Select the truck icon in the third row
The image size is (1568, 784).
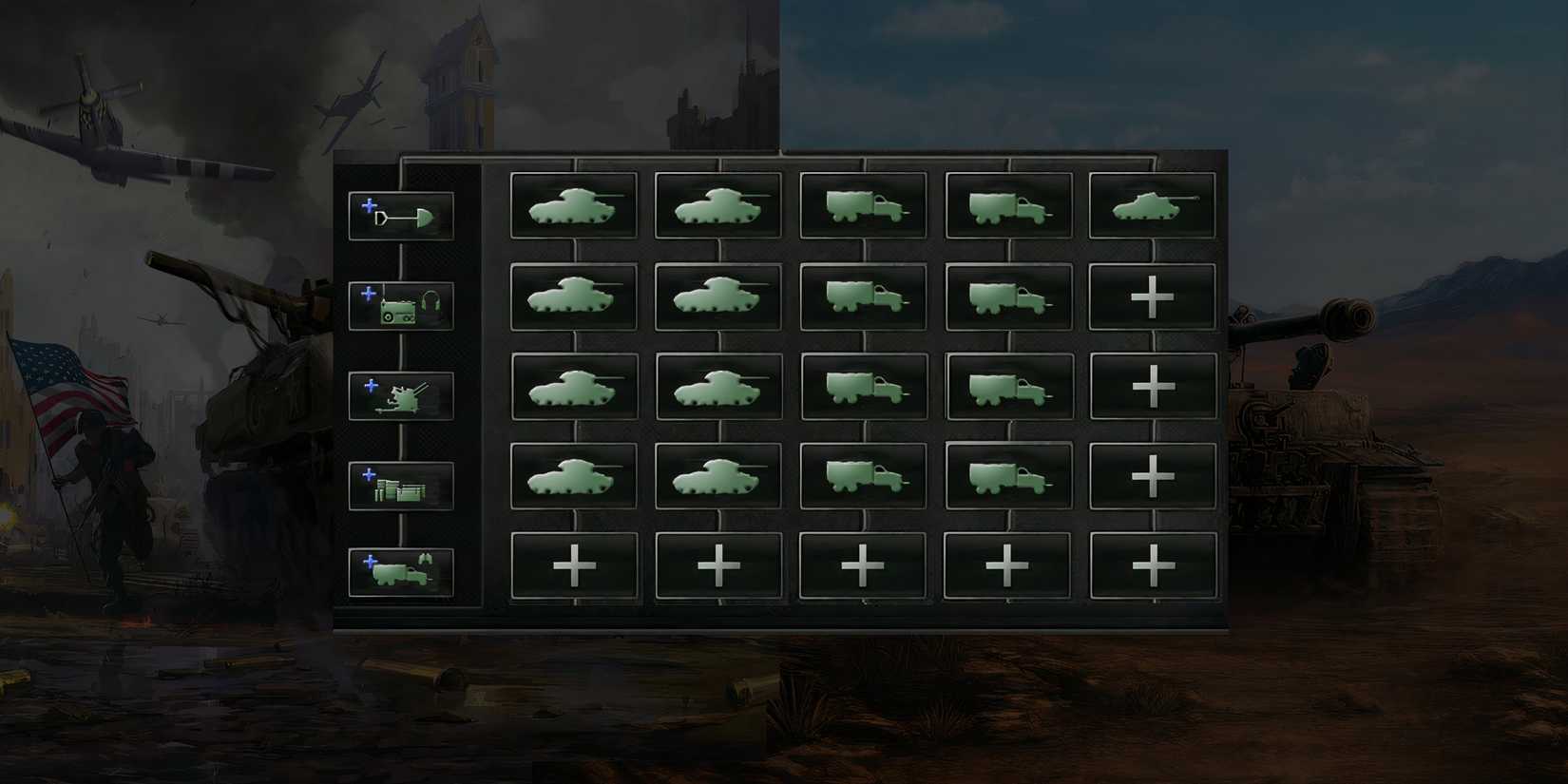point(863,385)
